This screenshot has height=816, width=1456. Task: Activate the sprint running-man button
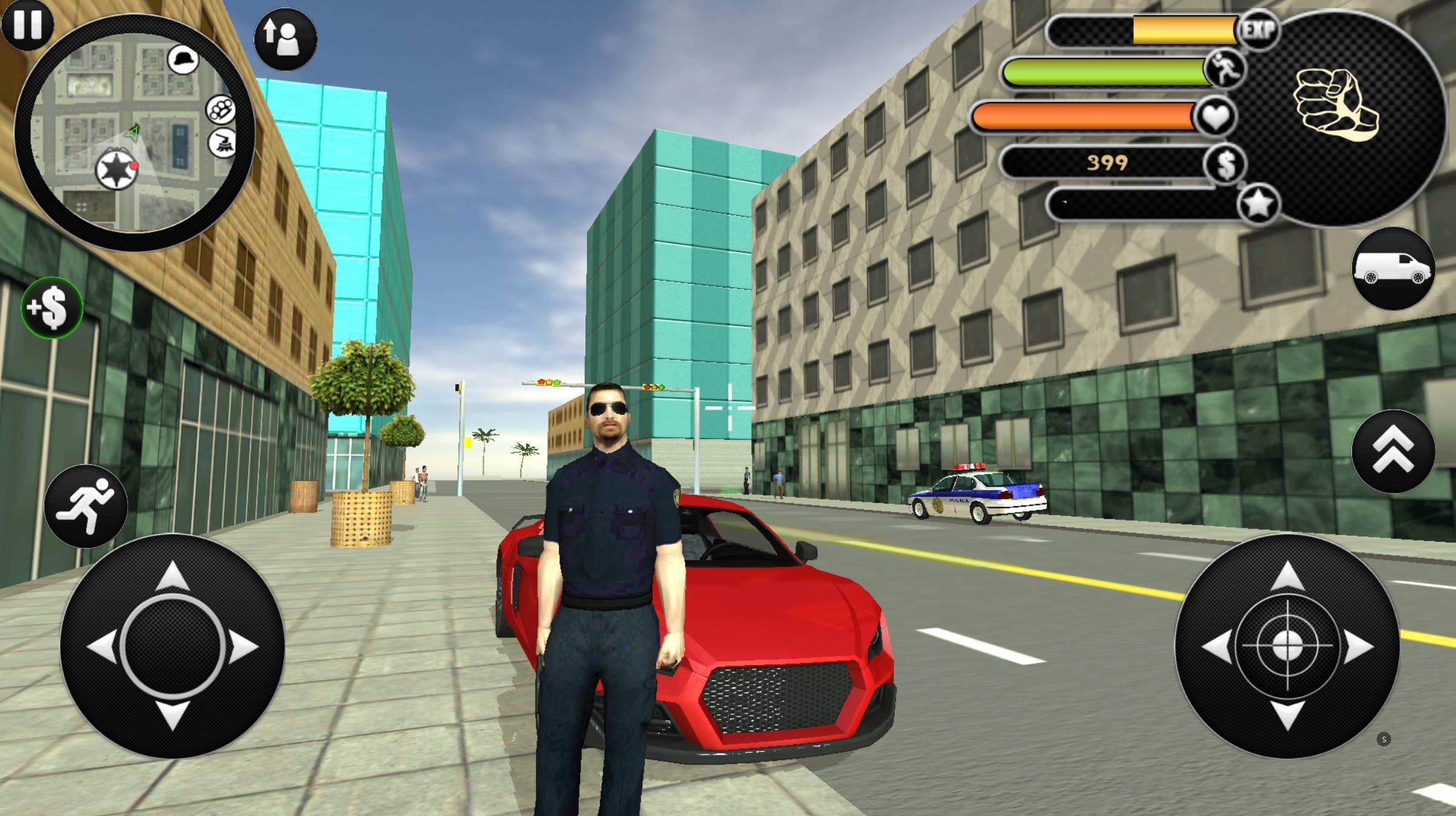click(x=85, y=506)
